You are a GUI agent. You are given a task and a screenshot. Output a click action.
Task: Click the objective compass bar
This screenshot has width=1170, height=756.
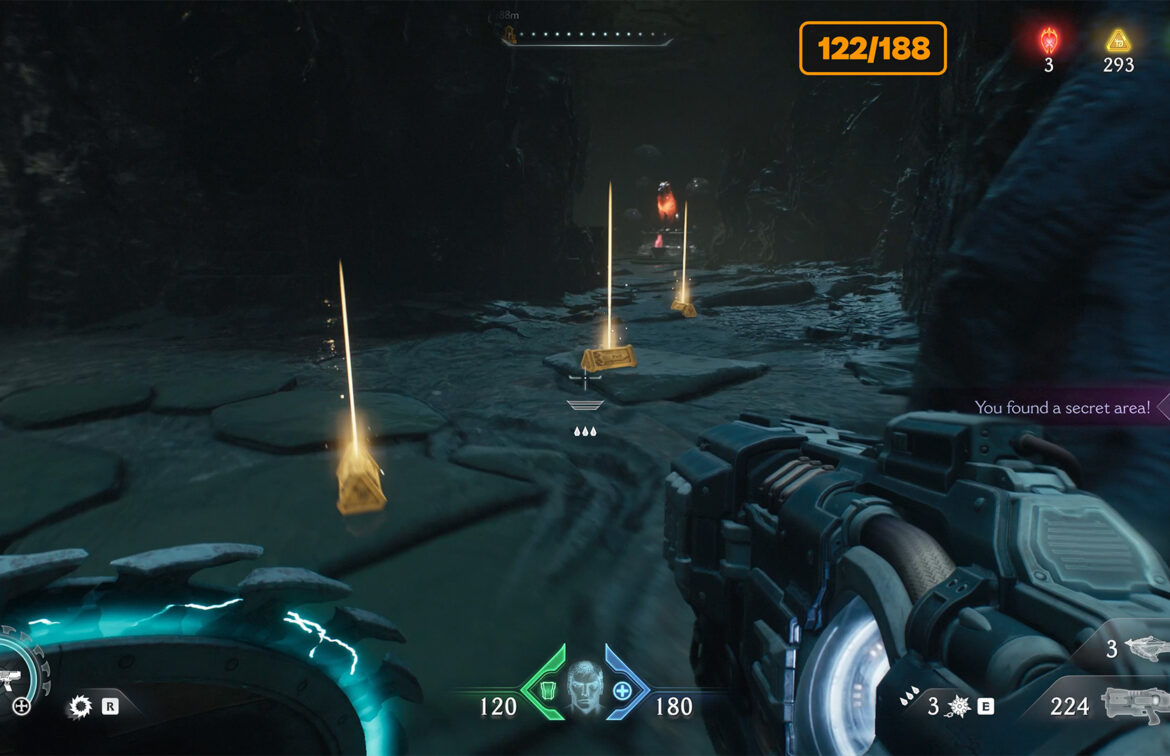(x=590, y=36)
